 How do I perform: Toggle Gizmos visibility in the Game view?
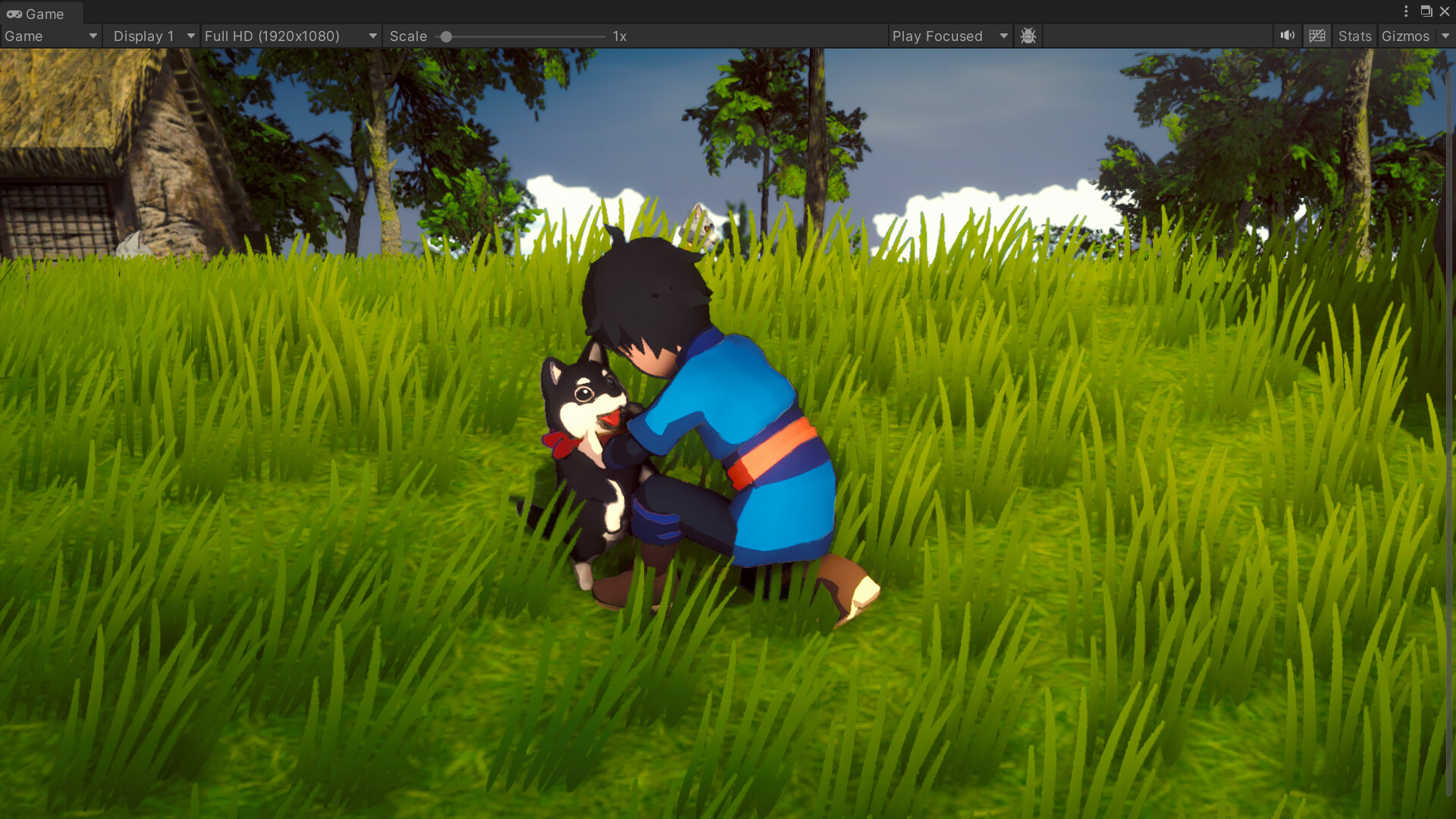tap(1407, 36)
